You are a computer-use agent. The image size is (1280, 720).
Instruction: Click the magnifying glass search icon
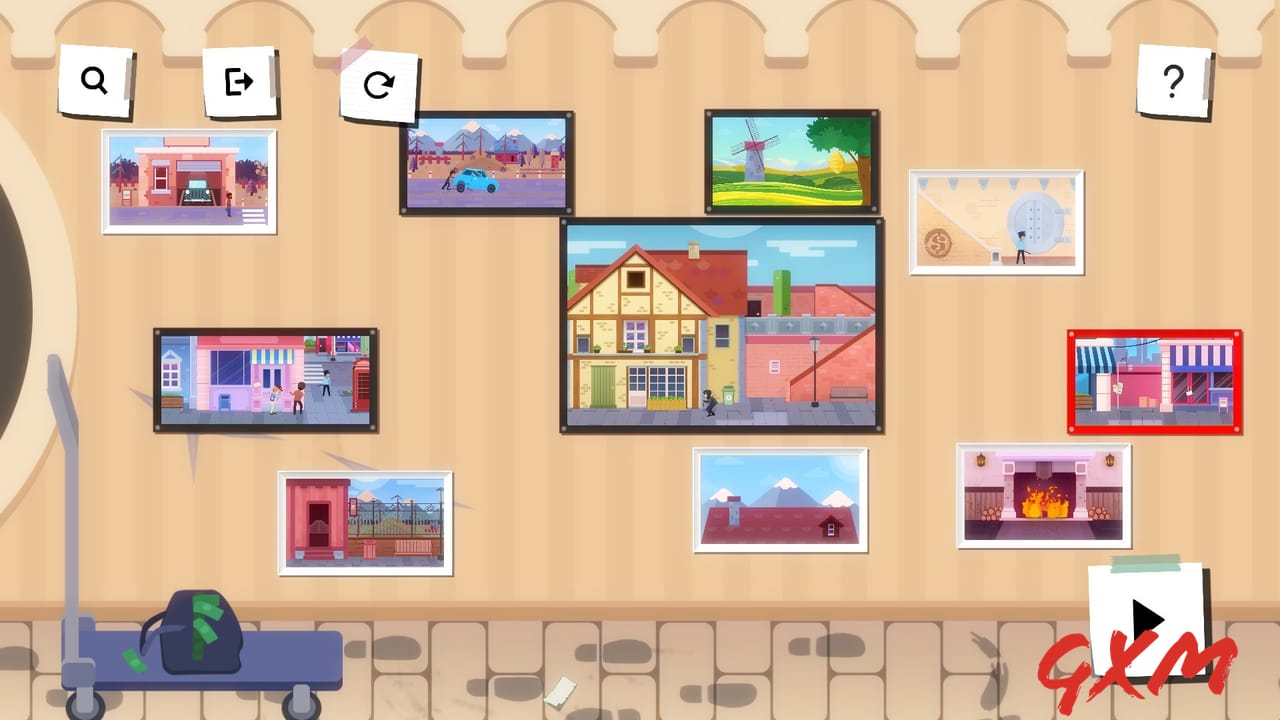(x=95, y=80)
